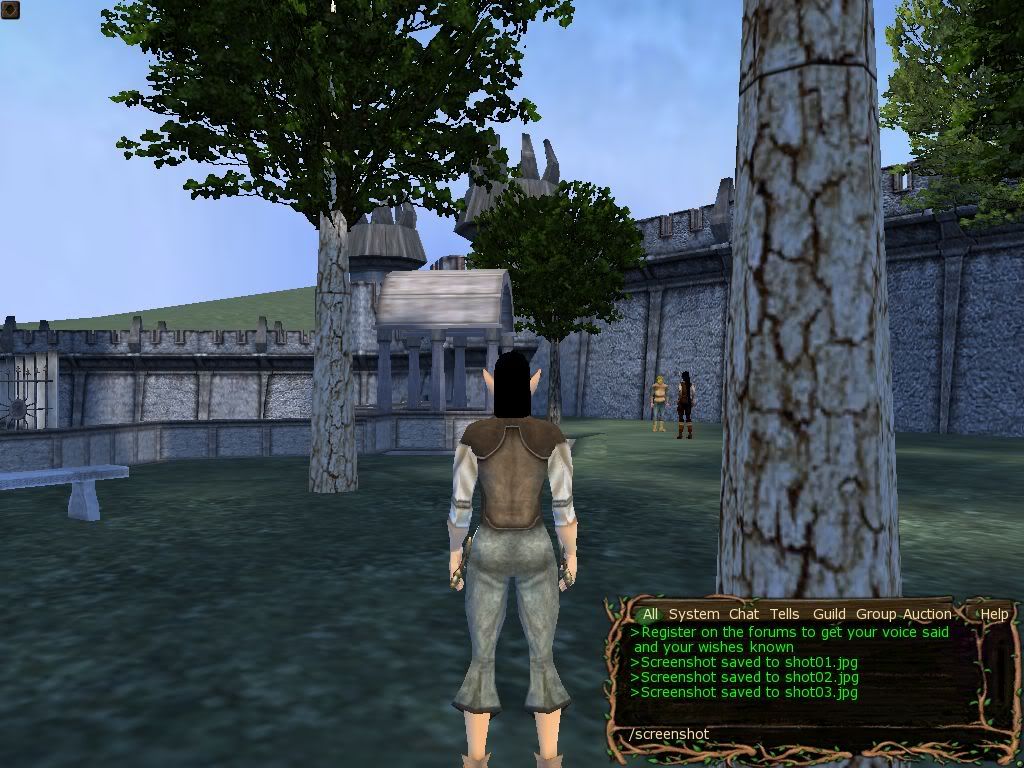The image size is (1024, 768).
Task: Show the Tells tab
Action: [784, 614]
